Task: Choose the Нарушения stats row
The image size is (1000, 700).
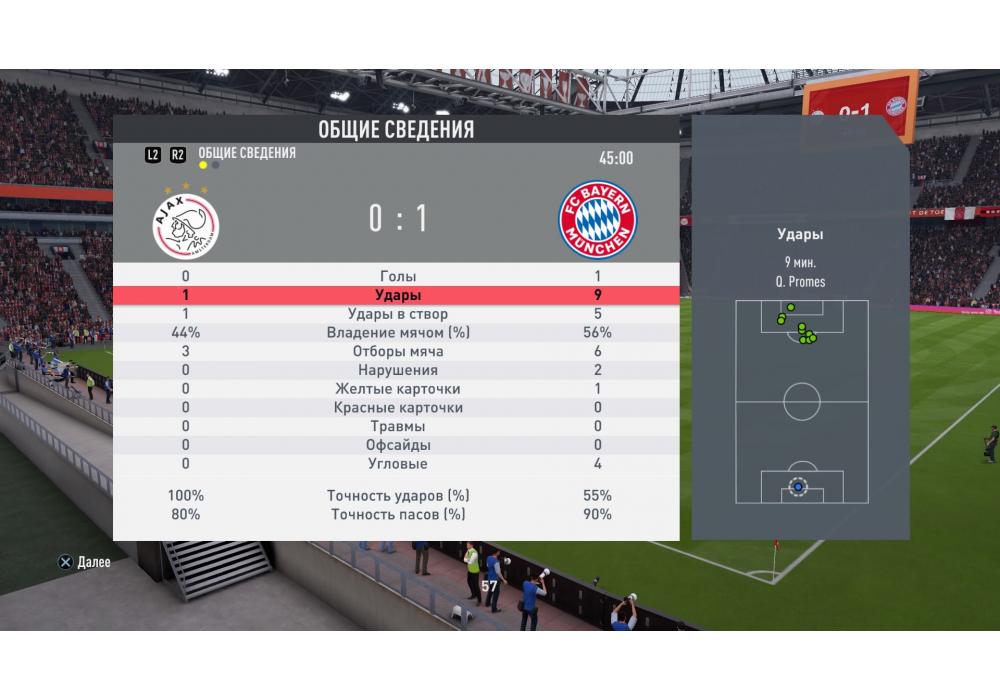Action: point(397,370)
